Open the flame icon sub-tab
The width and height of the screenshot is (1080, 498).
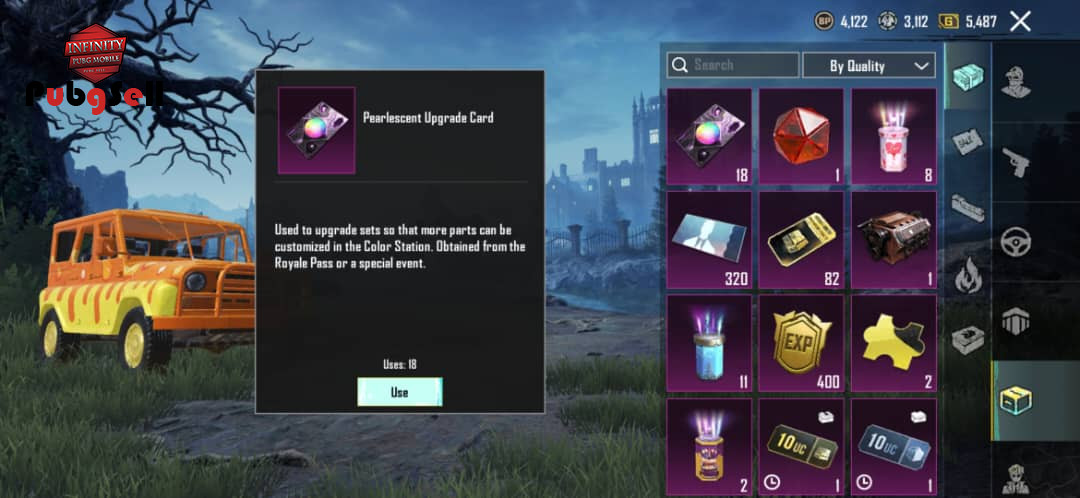pos(967,275)
